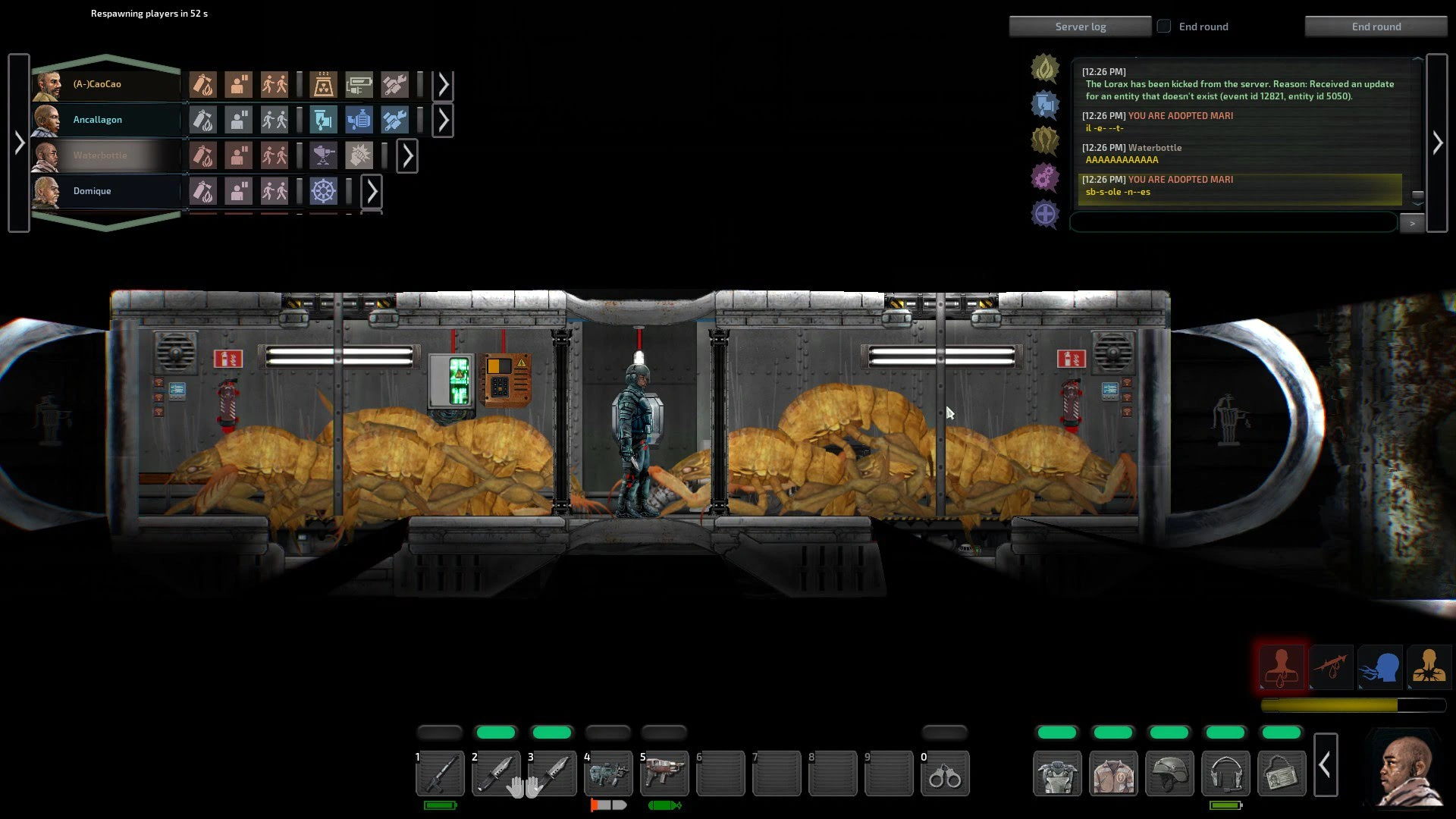Image resolution: width=1456 pixels, height=819 pixels.
Task: Select the rifle in hotbar slot 1
Action: click(x=440, y=773)
